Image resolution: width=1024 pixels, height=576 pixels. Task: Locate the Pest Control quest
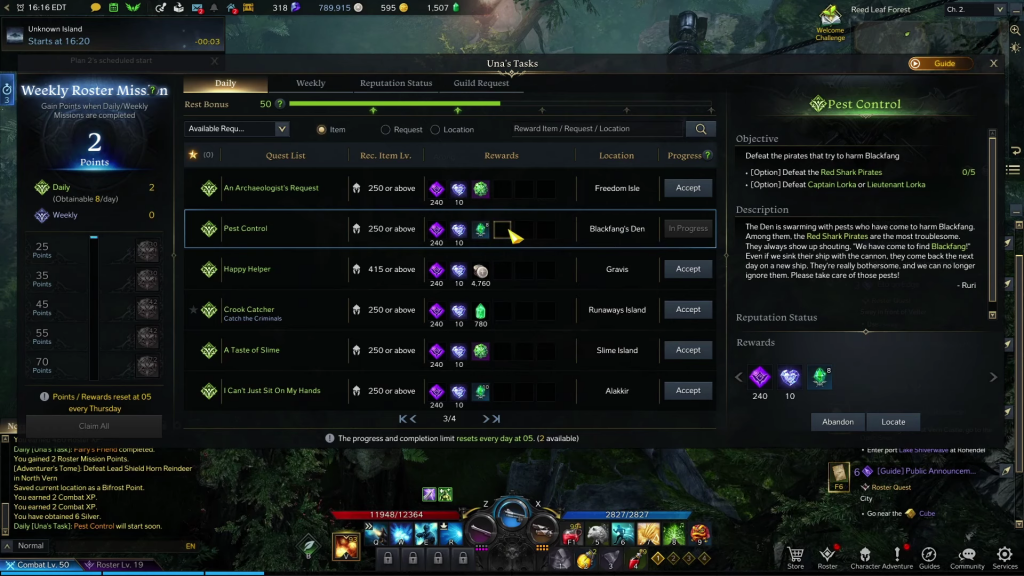pyautogui.click(x=893, y=422)
